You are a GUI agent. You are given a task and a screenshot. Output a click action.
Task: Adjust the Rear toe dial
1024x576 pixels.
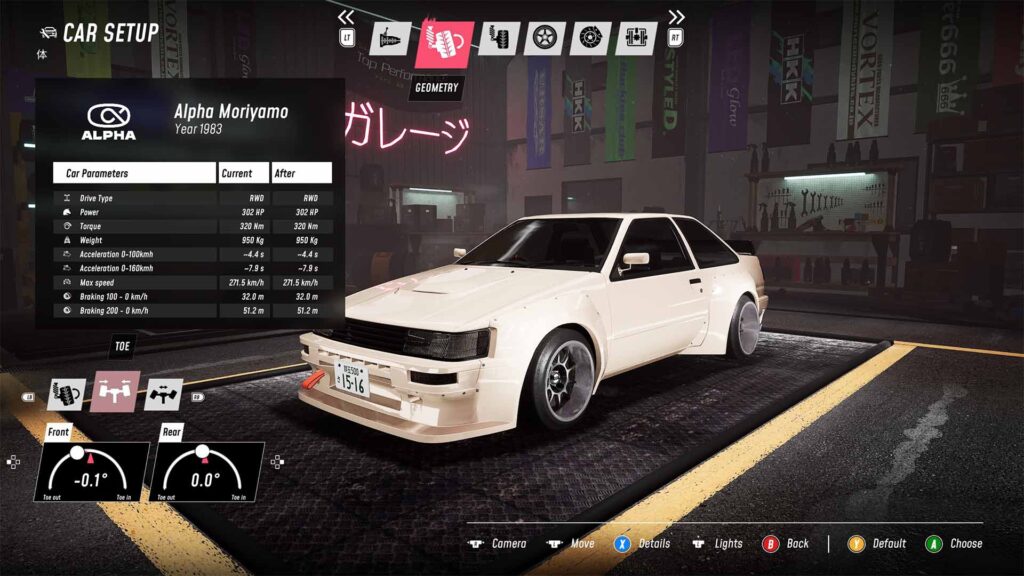(x=206, y=471)
